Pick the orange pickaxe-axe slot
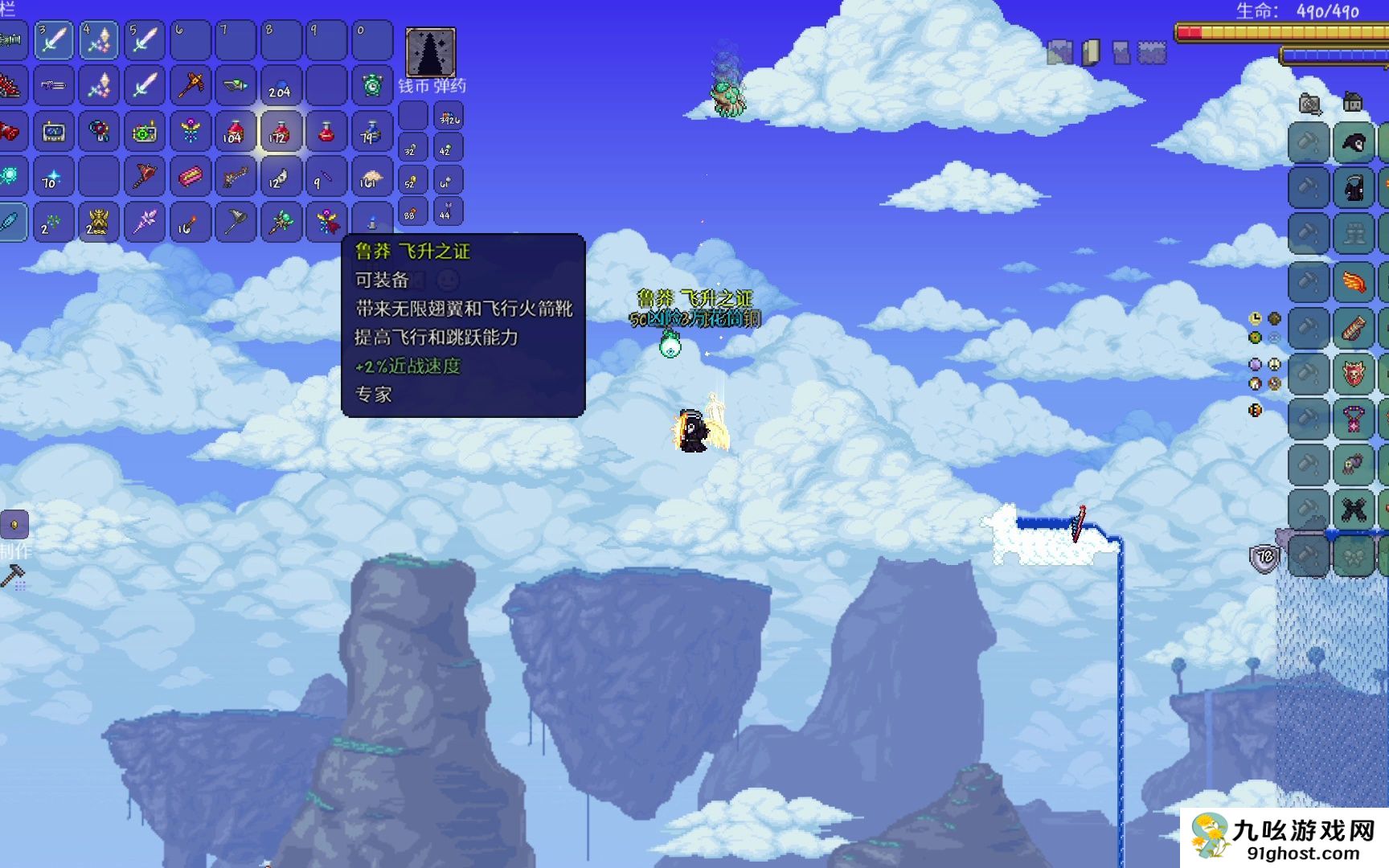This screenshot has width=1389, height=868. [190, 85]
